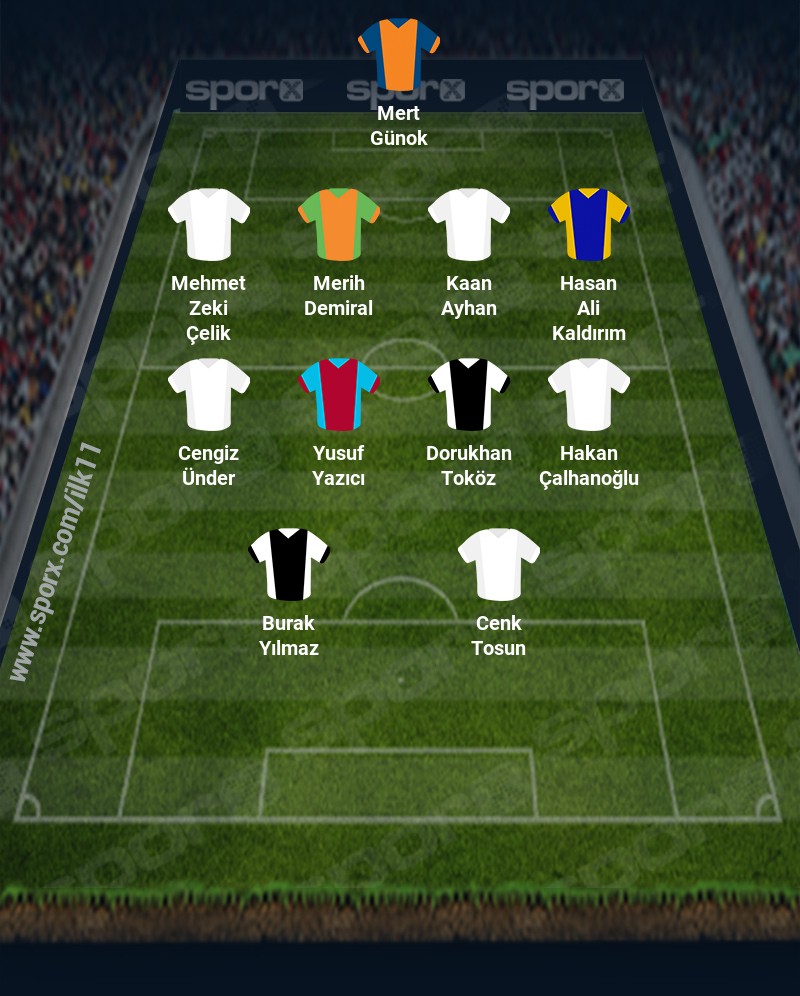This screenshot has width=800, height=996.
Task: Click Hasan Ali Kaldırım's yellow and blue jersey
Action: [x=589, y=224]
